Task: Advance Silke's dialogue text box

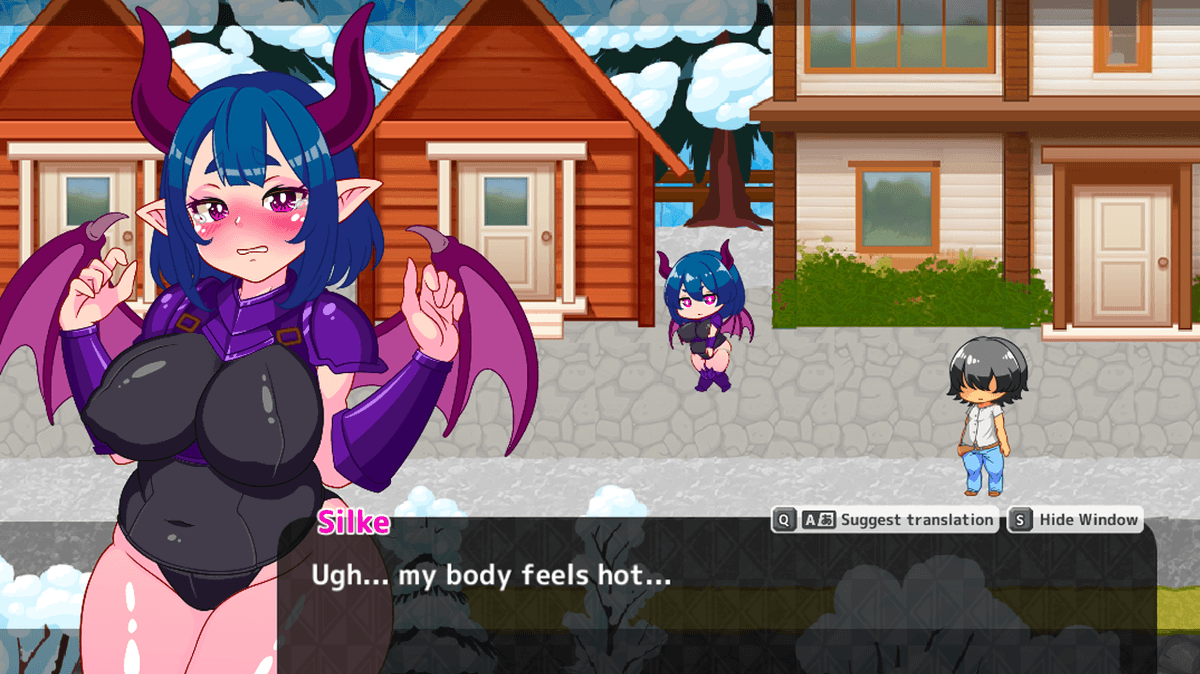Action: (x=715, y=590)
